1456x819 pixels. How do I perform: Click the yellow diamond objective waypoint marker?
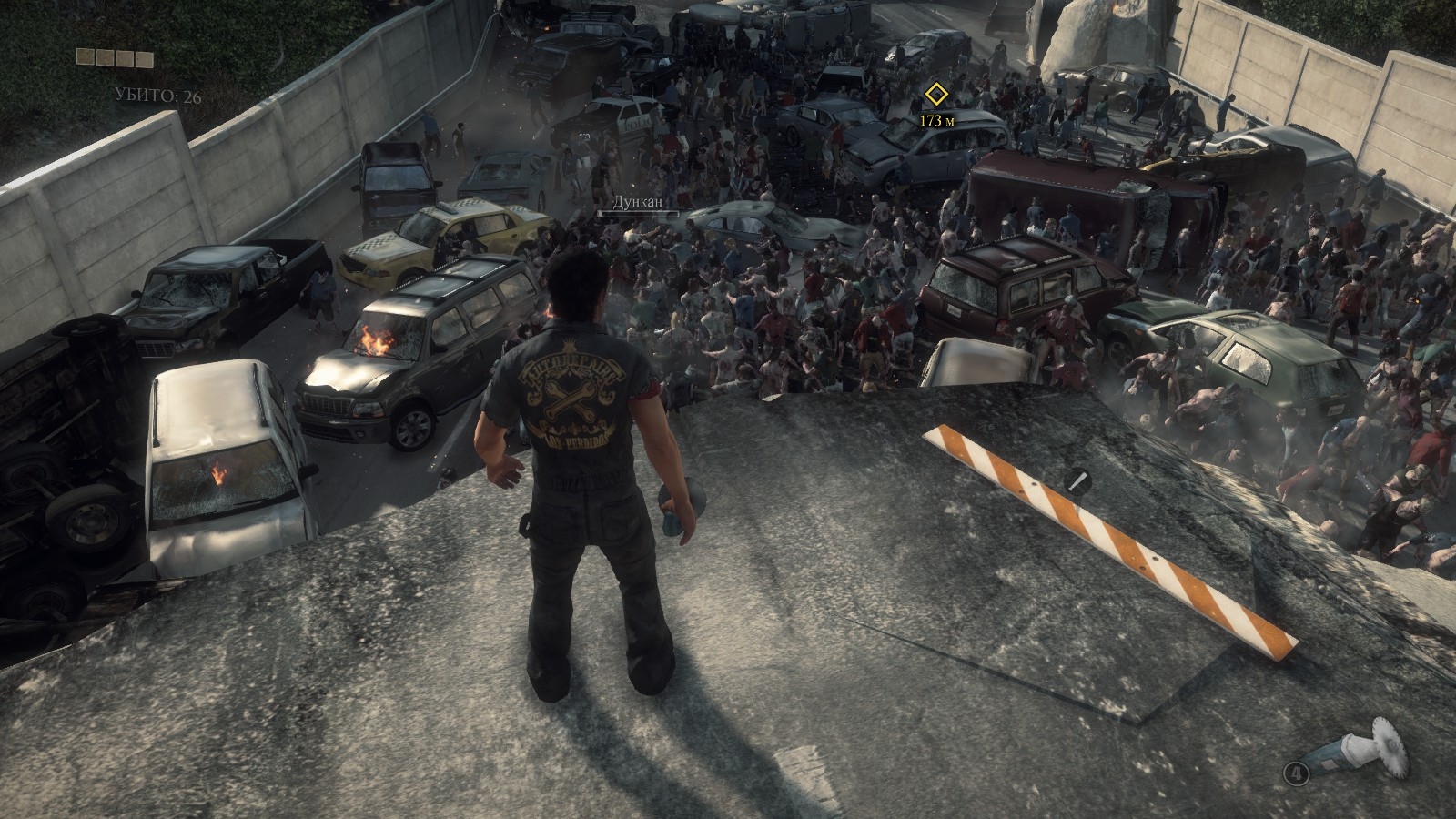935,95
